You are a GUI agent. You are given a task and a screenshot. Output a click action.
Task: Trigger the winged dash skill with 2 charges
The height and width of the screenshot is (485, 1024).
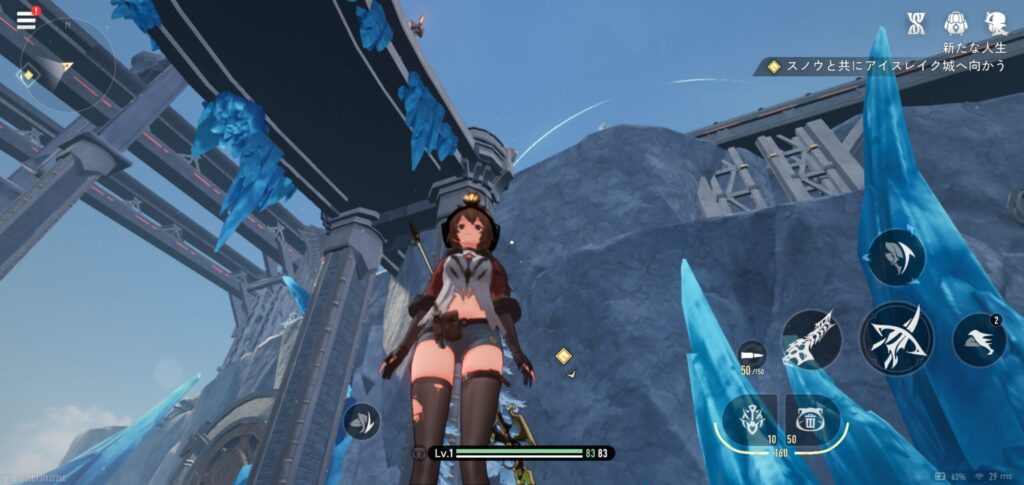pos(979,340)
